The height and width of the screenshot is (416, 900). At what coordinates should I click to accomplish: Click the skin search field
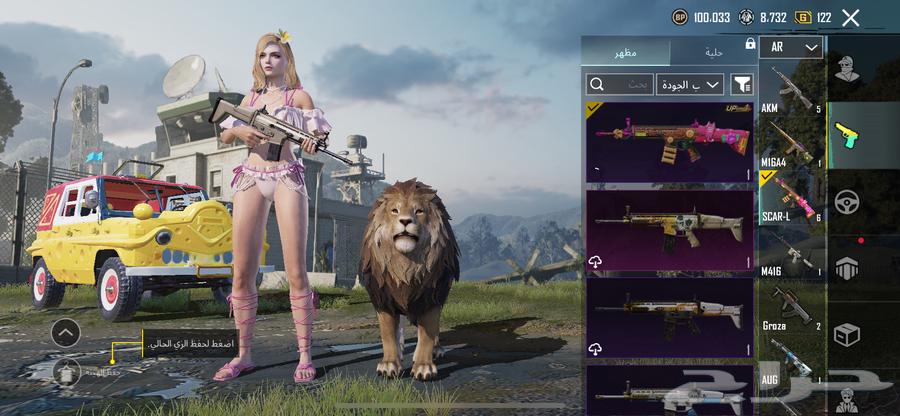pos(620,85)
